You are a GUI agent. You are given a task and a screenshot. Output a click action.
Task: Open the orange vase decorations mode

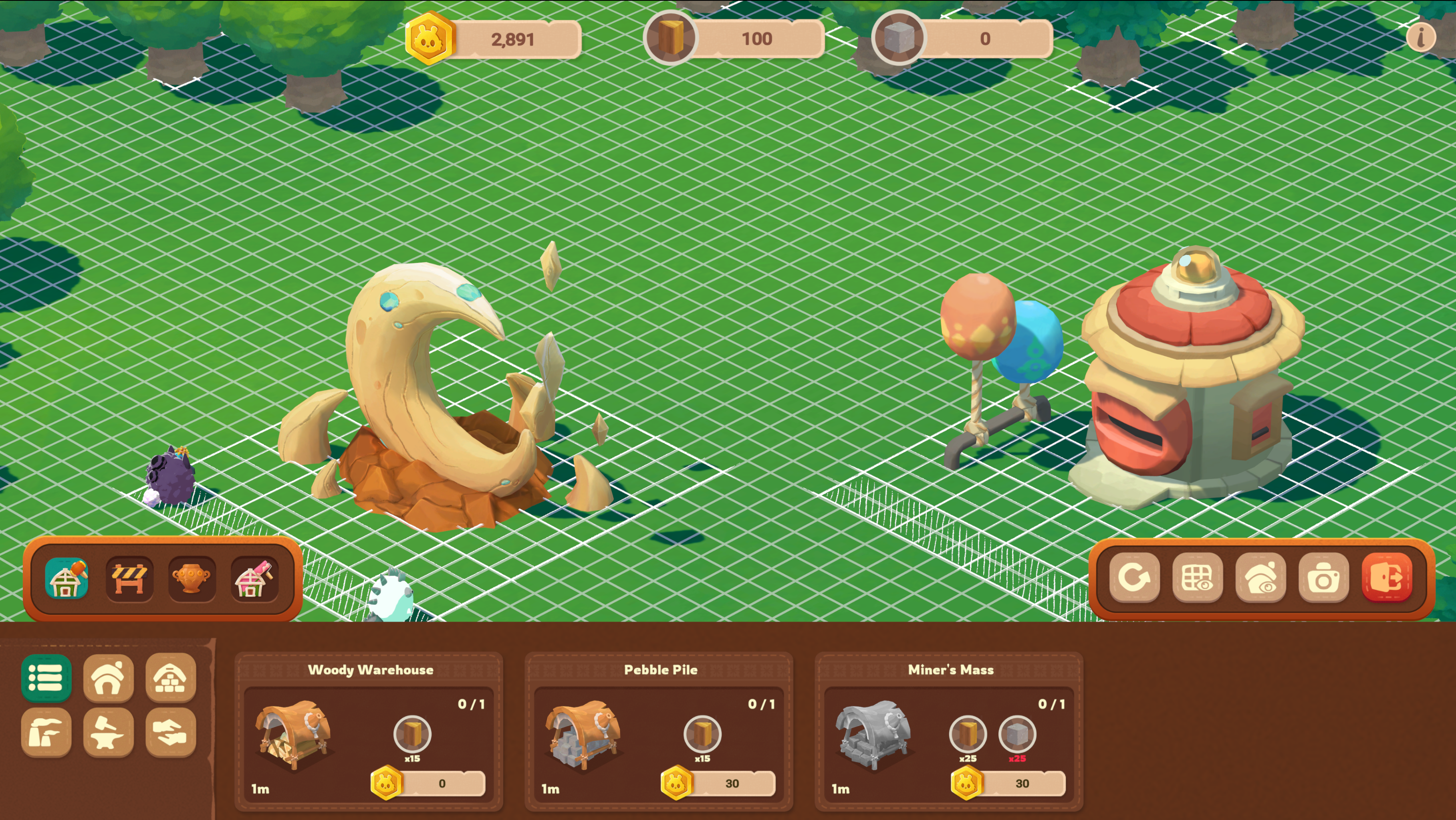point(192,578)
